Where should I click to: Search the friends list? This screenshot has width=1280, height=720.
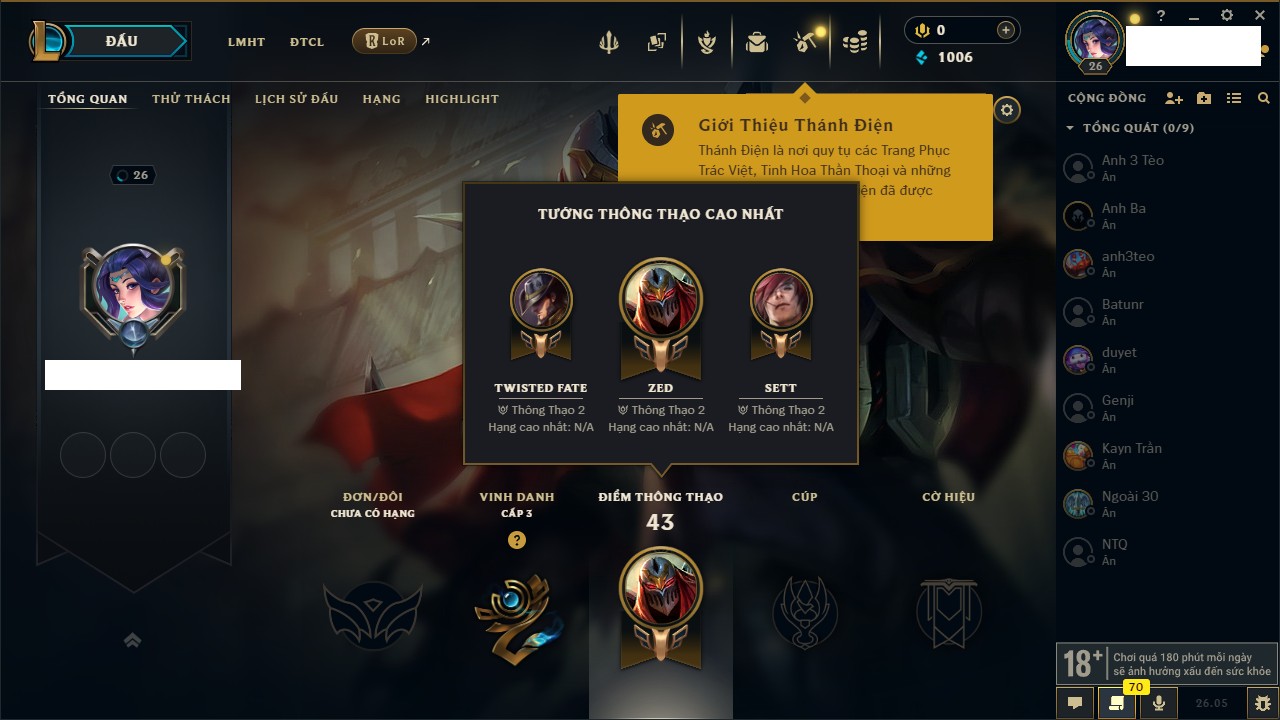coord(1264,98)
